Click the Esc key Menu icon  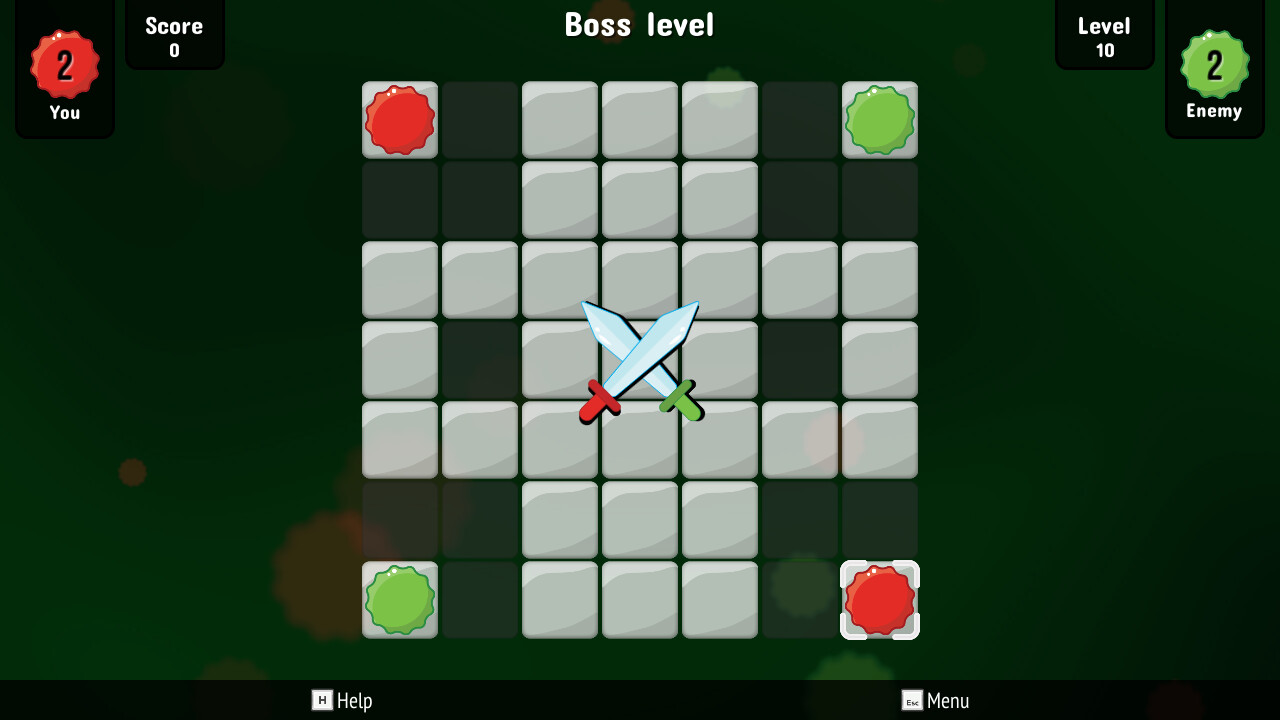(912, 701)
